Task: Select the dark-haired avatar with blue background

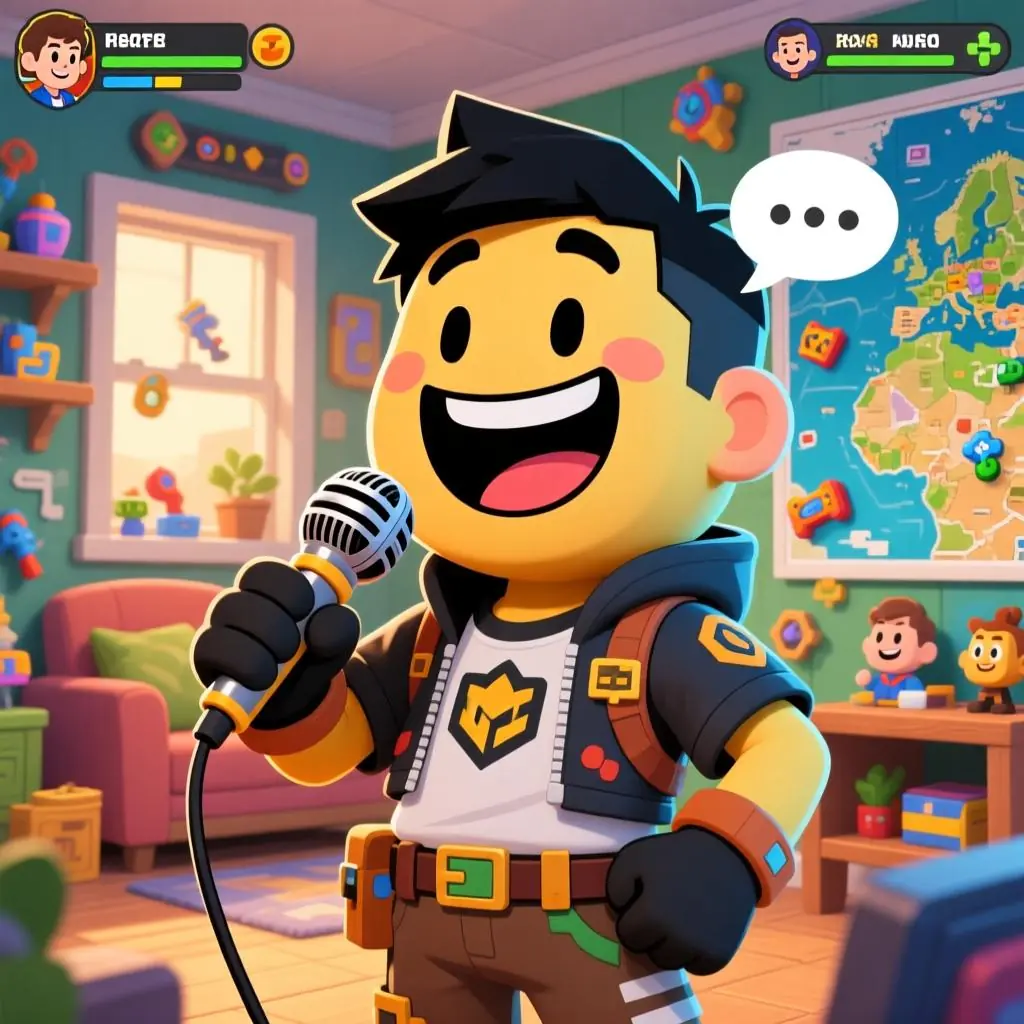Action: coord(793,50)
